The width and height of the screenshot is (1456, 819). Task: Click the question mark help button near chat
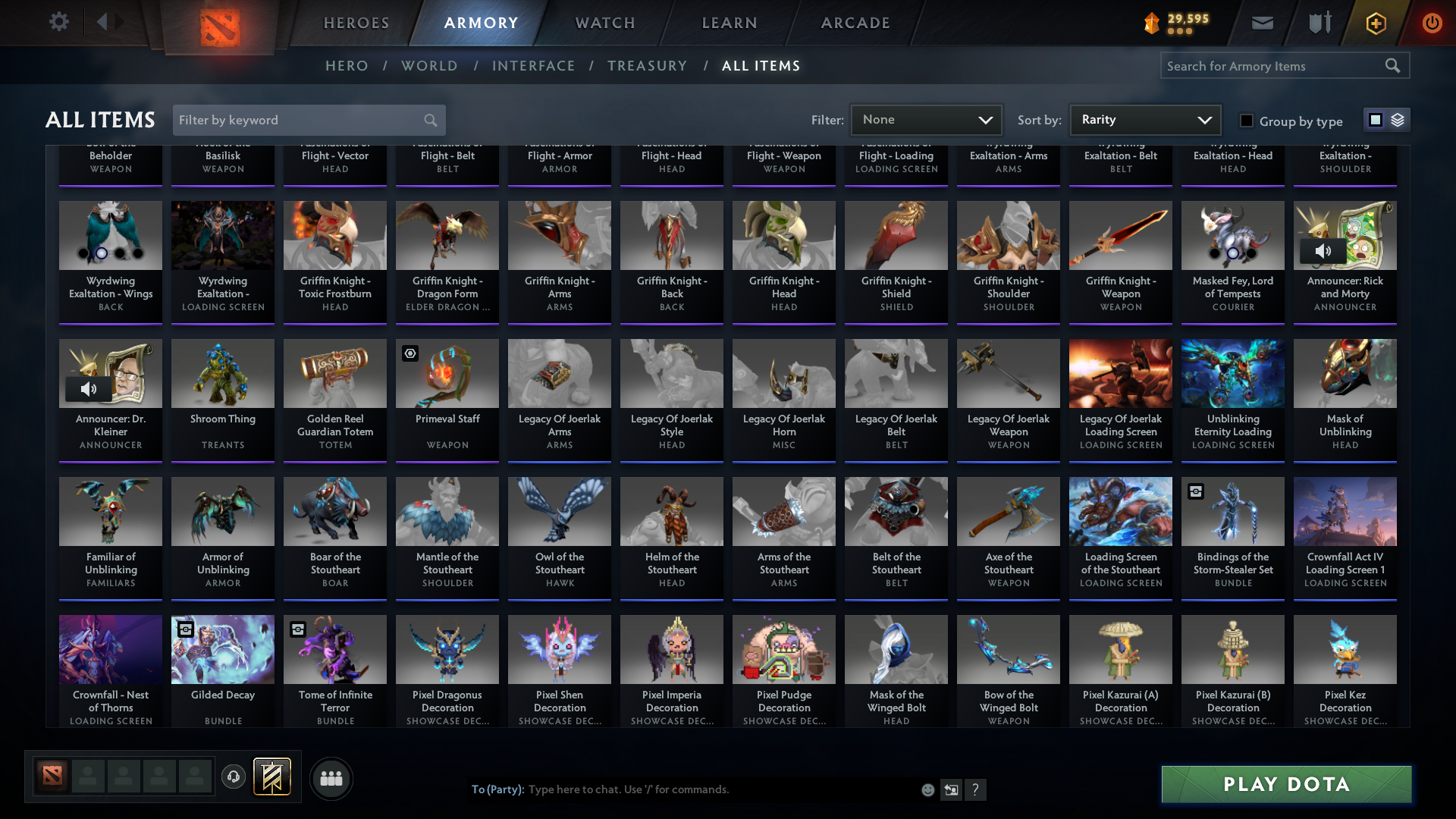(976, 789)
